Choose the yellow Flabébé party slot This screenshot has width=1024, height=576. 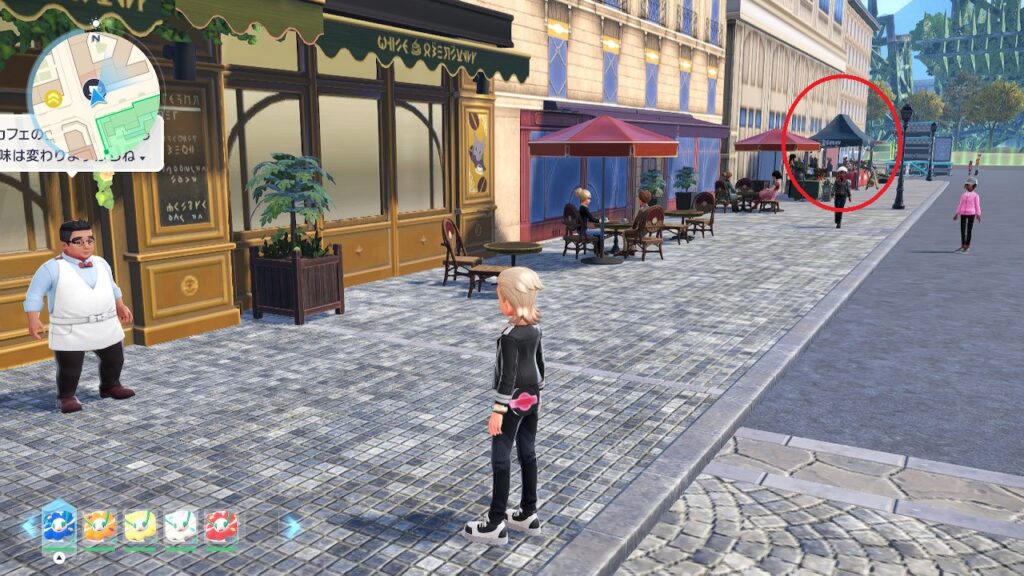[x=140, y=526]
